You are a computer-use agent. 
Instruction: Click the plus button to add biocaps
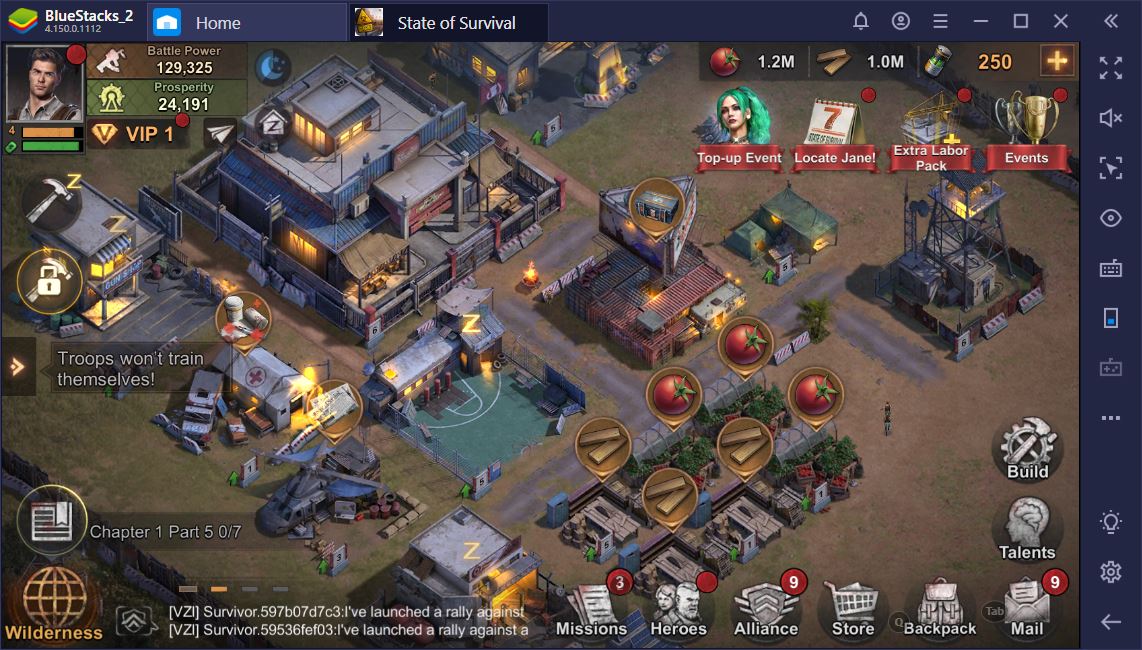click(1056, 61)
